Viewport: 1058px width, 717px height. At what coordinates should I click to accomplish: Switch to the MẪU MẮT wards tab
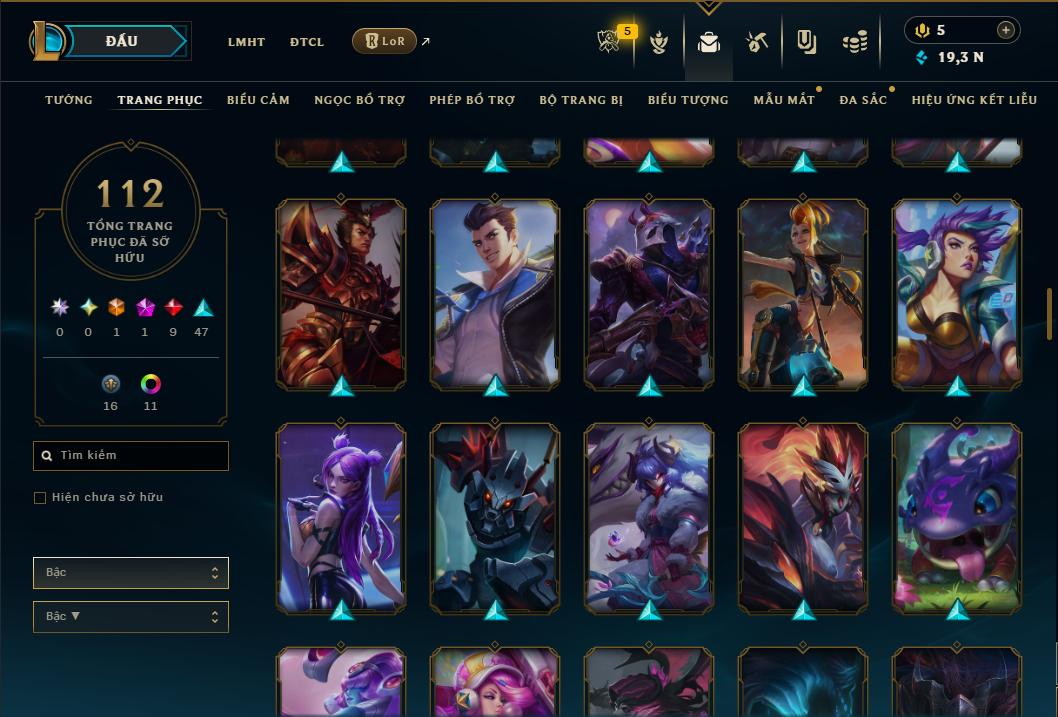pos(783,100)
